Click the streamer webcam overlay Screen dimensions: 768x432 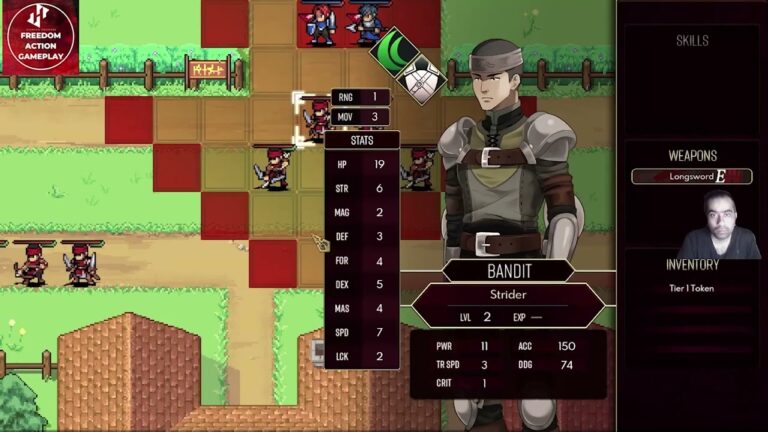(718, 224)
